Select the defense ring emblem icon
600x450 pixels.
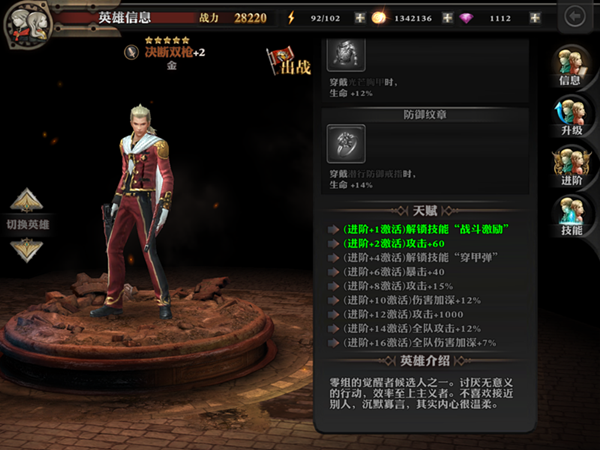coord(346,144)
